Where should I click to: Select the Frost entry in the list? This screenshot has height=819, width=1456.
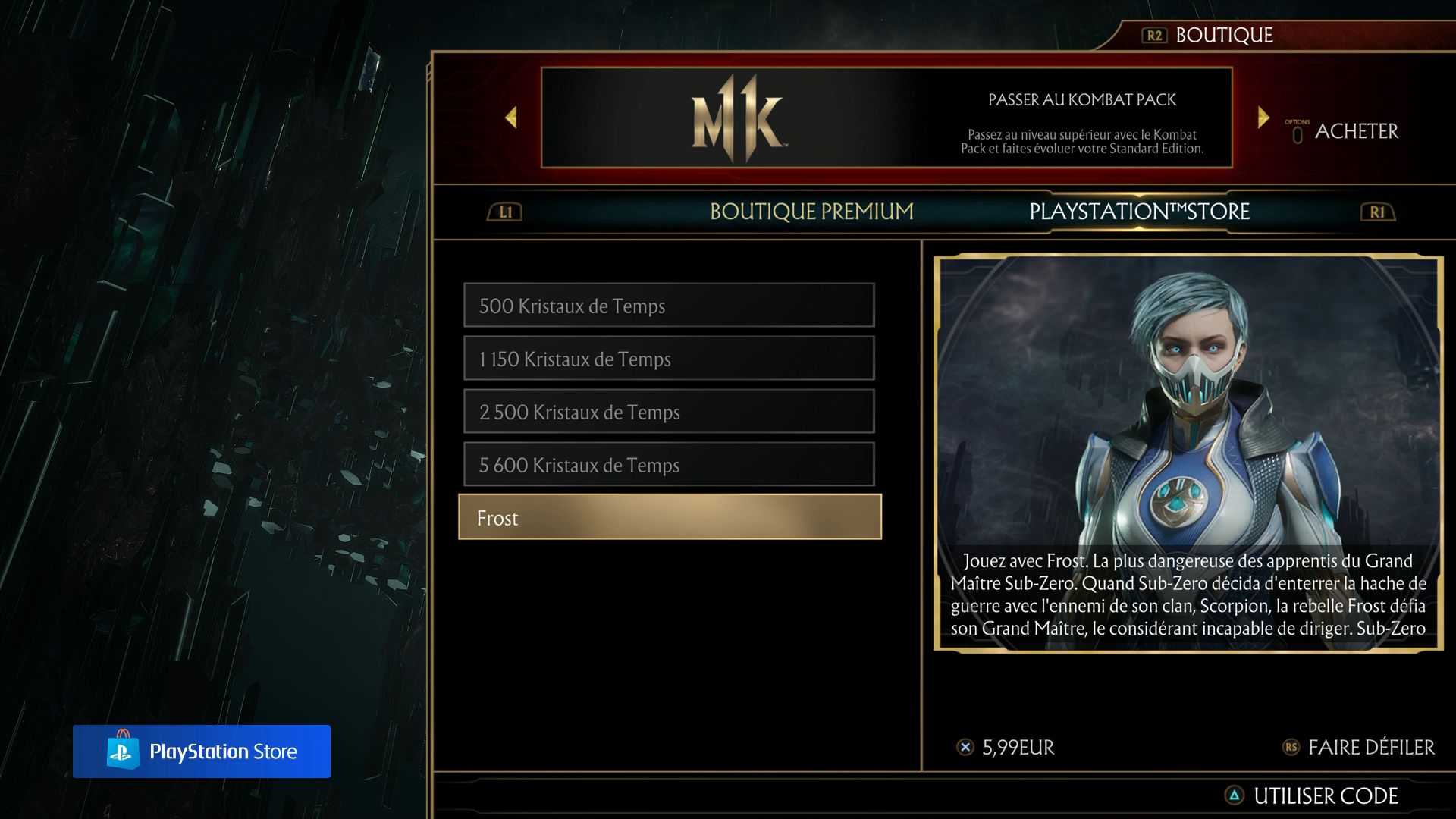click(669, 517)
